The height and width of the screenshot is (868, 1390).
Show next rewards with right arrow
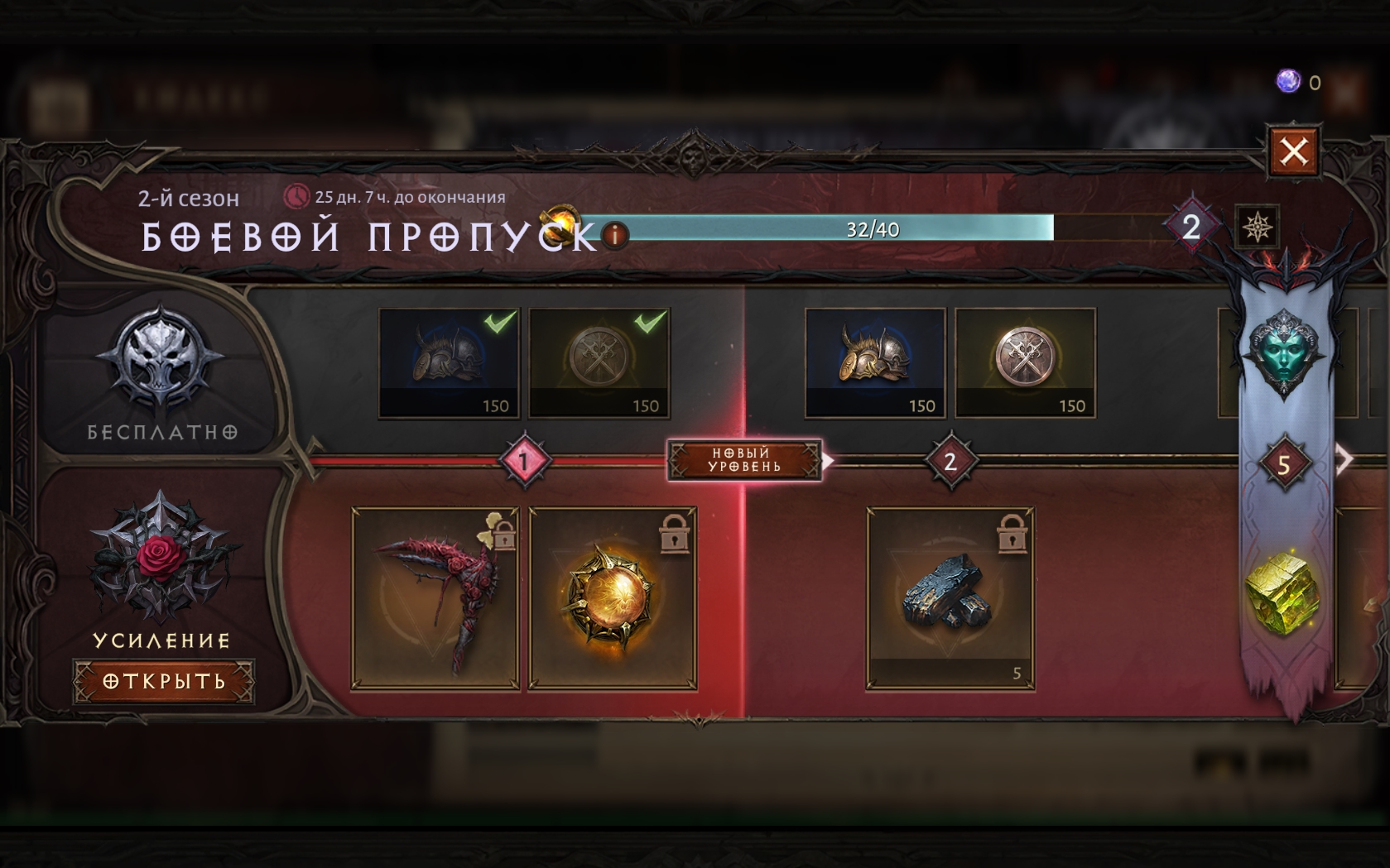click(1346, 459)
